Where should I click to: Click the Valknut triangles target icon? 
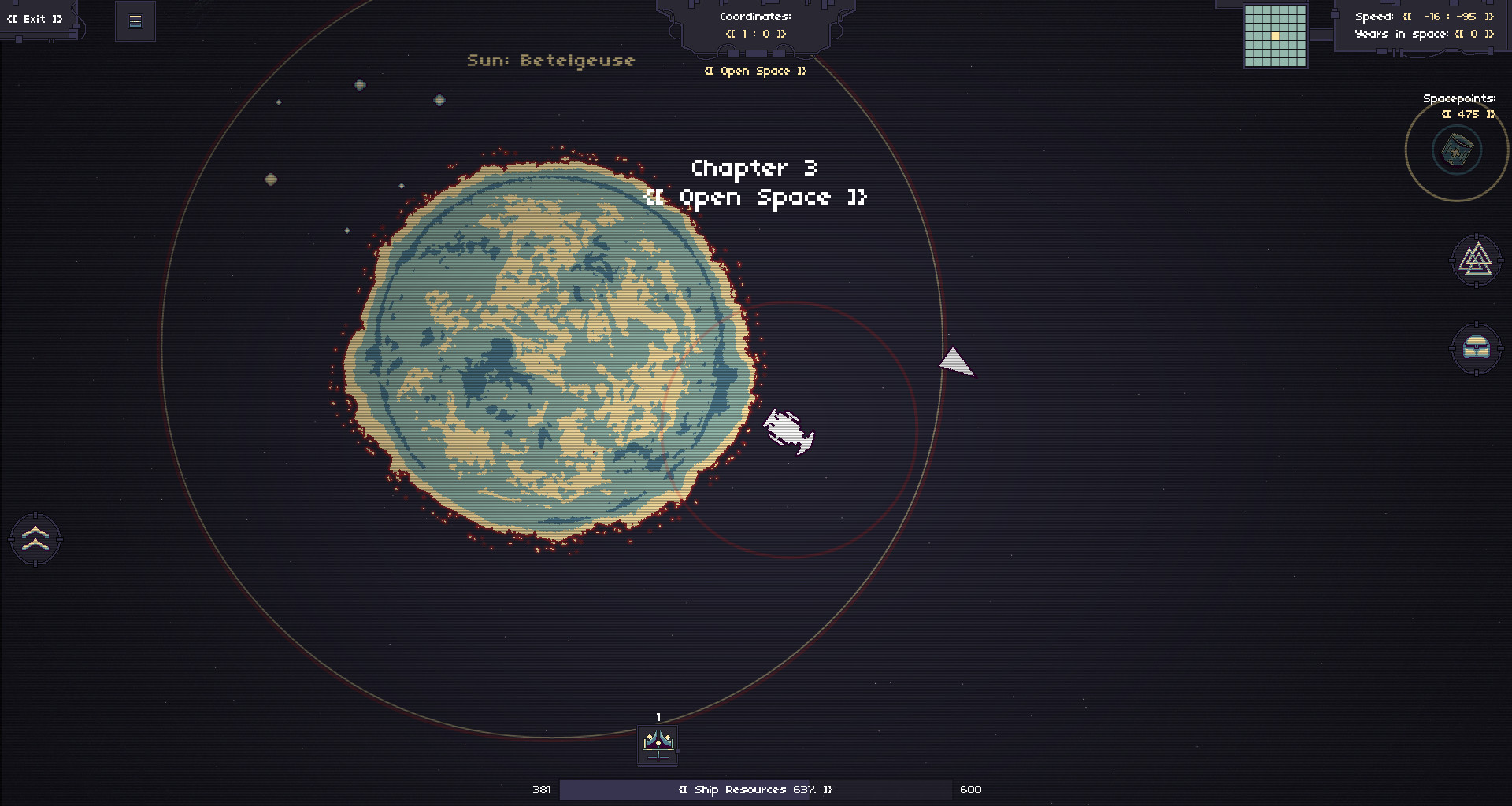pyautogui.click(x=1476, y=261)
